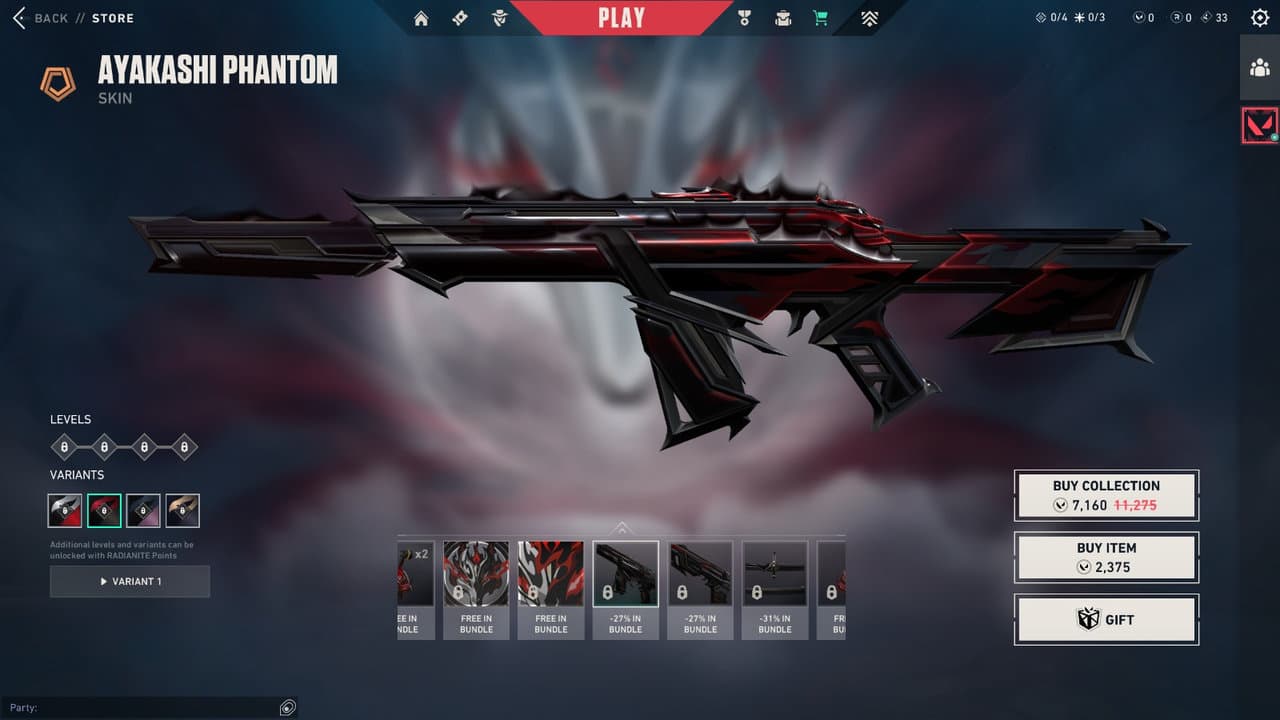
Task: Open the Collection backpack icon
Action: point(783,18)
